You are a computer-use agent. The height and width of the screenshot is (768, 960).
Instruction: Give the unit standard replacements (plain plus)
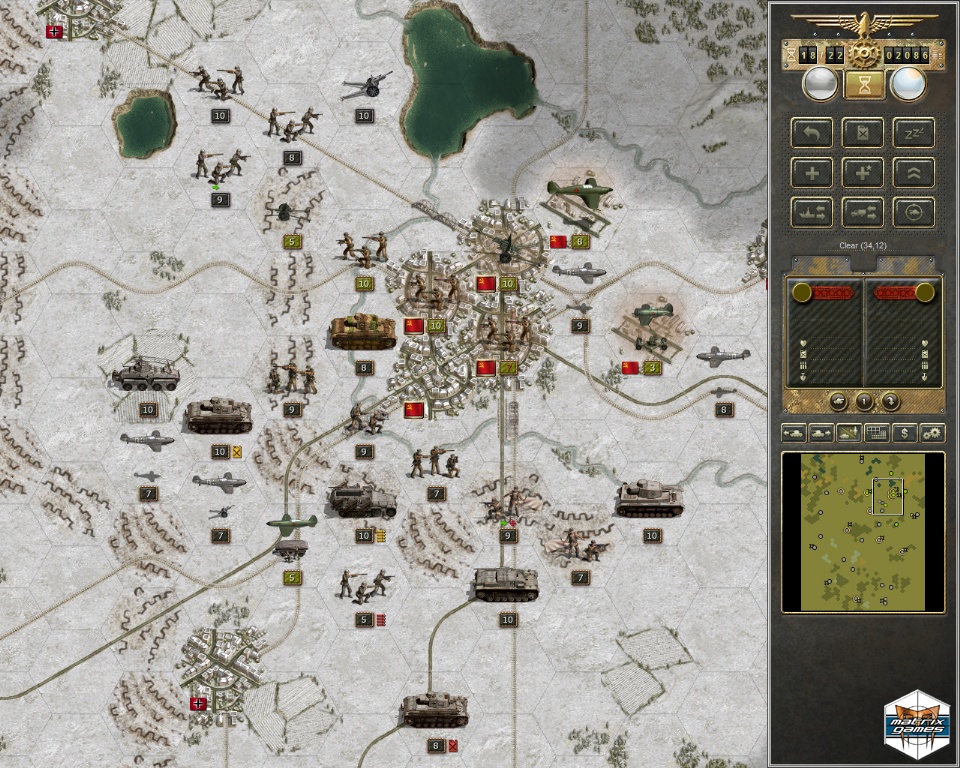click(x=812, y=172)
